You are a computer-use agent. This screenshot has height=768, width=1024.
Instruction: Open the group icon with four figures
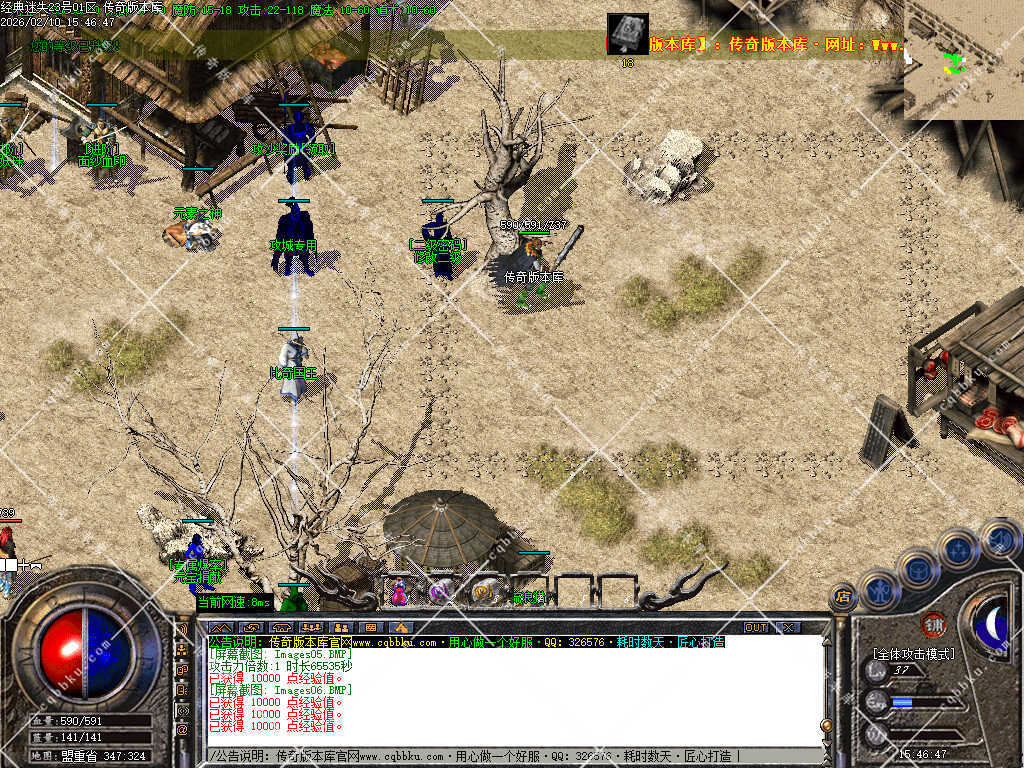[x=310, y=628]
